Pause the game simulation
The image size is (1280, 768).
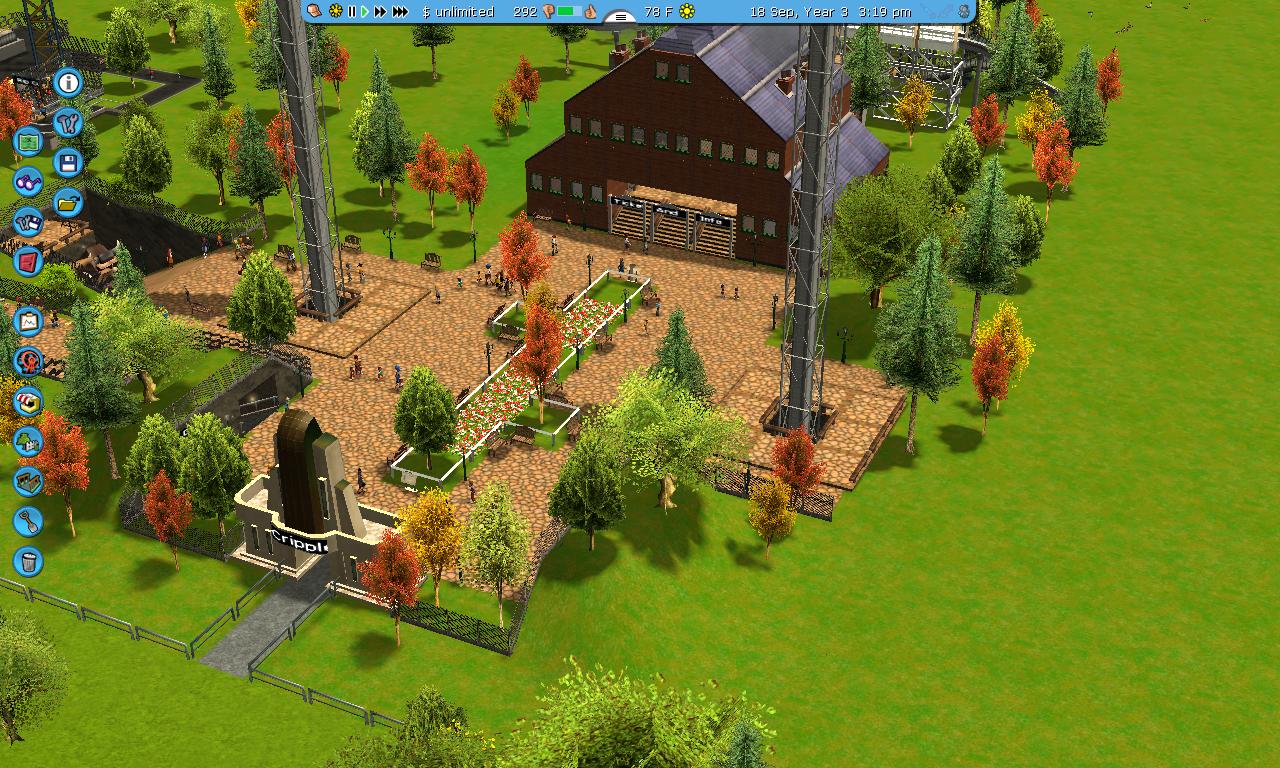(x=352, y=11)
